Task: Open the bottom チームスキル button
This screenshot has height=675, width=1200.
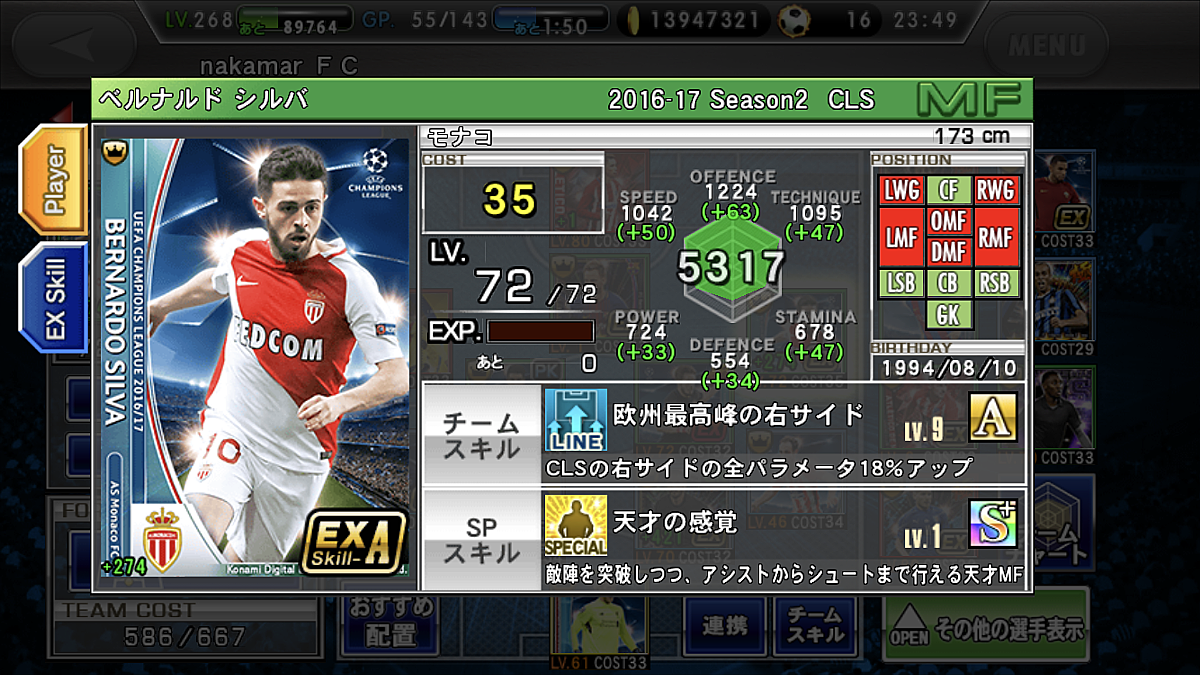Action: (x=815, y=624)
